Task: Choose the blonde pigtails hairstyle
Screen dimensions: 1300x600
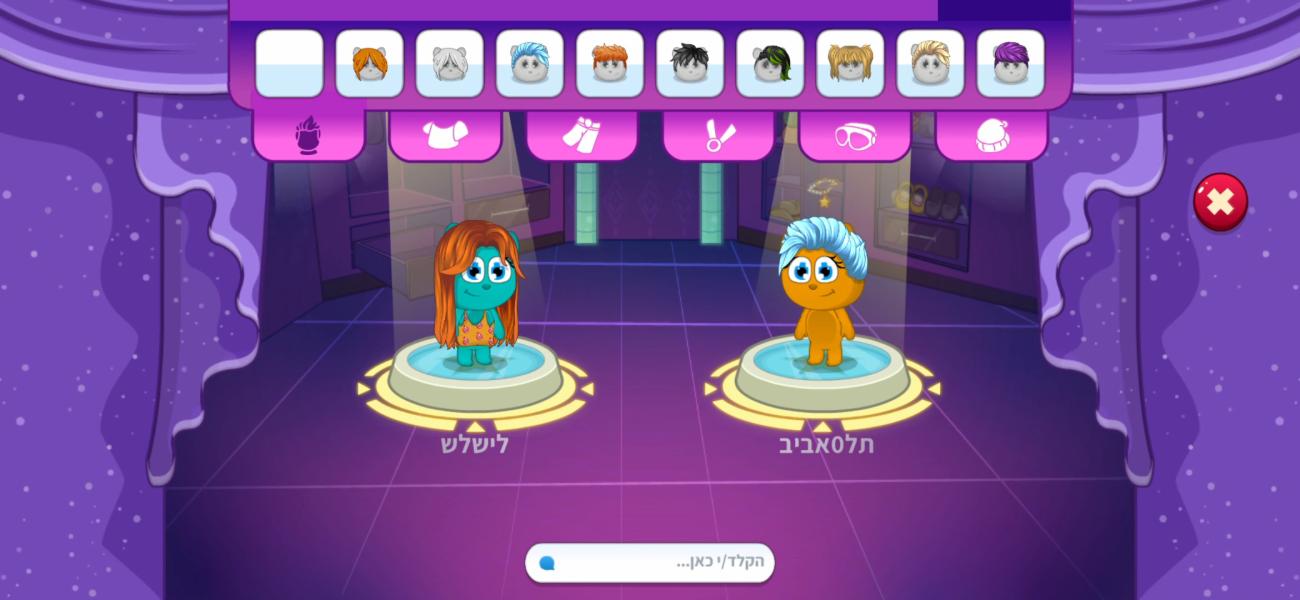Action: 849,63
